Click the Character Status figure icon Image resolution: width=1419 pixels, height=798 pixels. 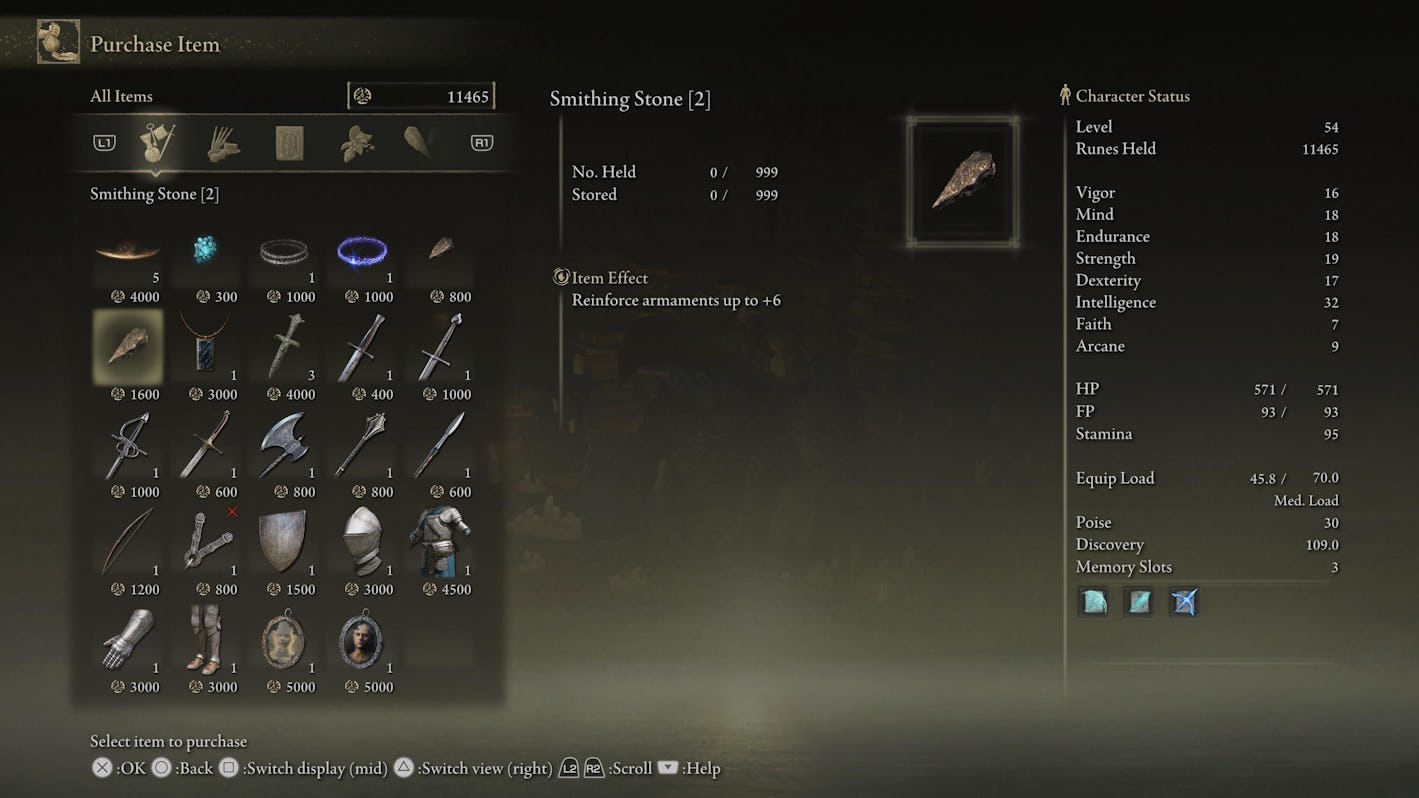1066,95
